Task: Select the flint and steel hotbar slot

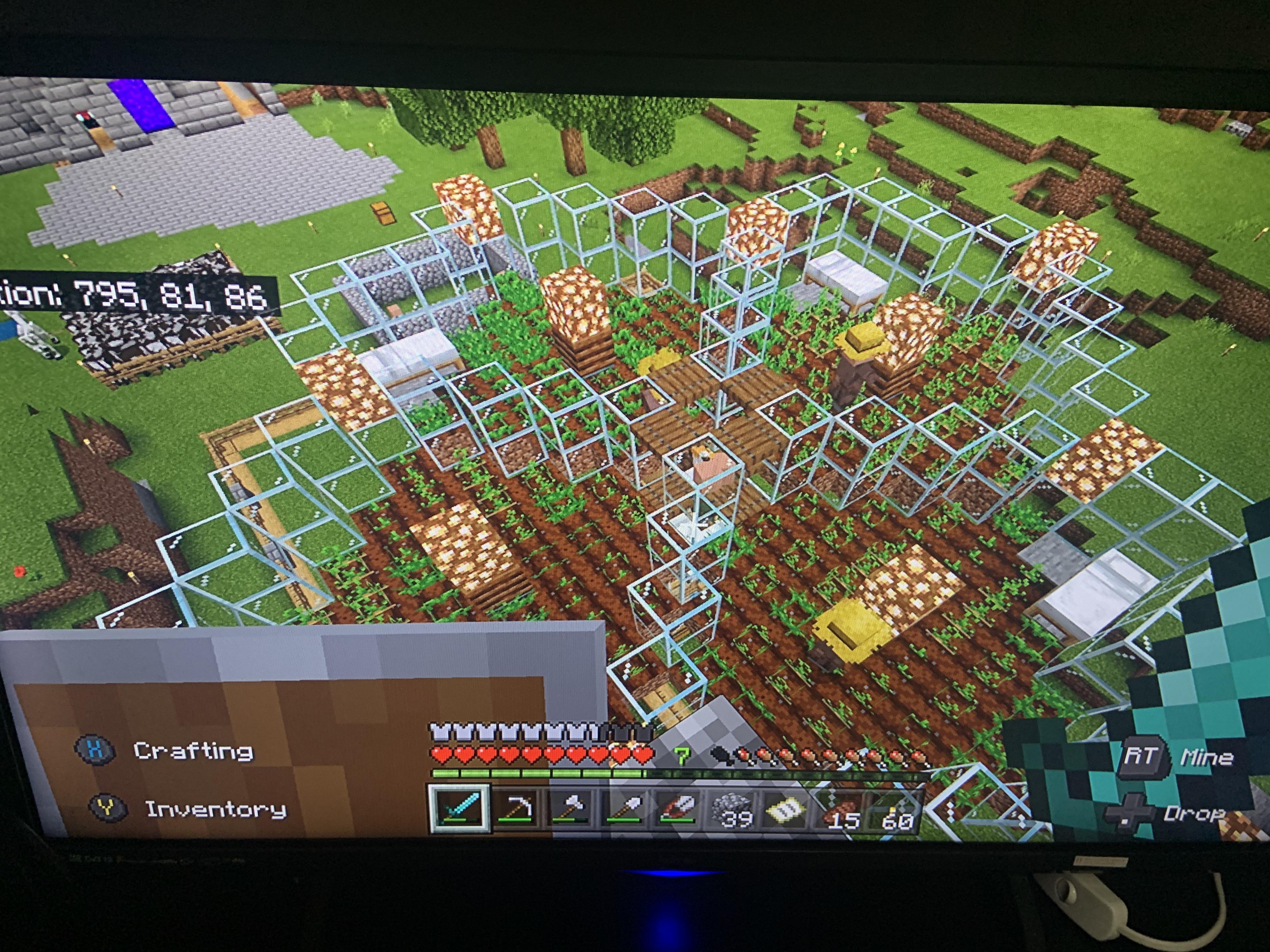Action: [x=678, y=809]
